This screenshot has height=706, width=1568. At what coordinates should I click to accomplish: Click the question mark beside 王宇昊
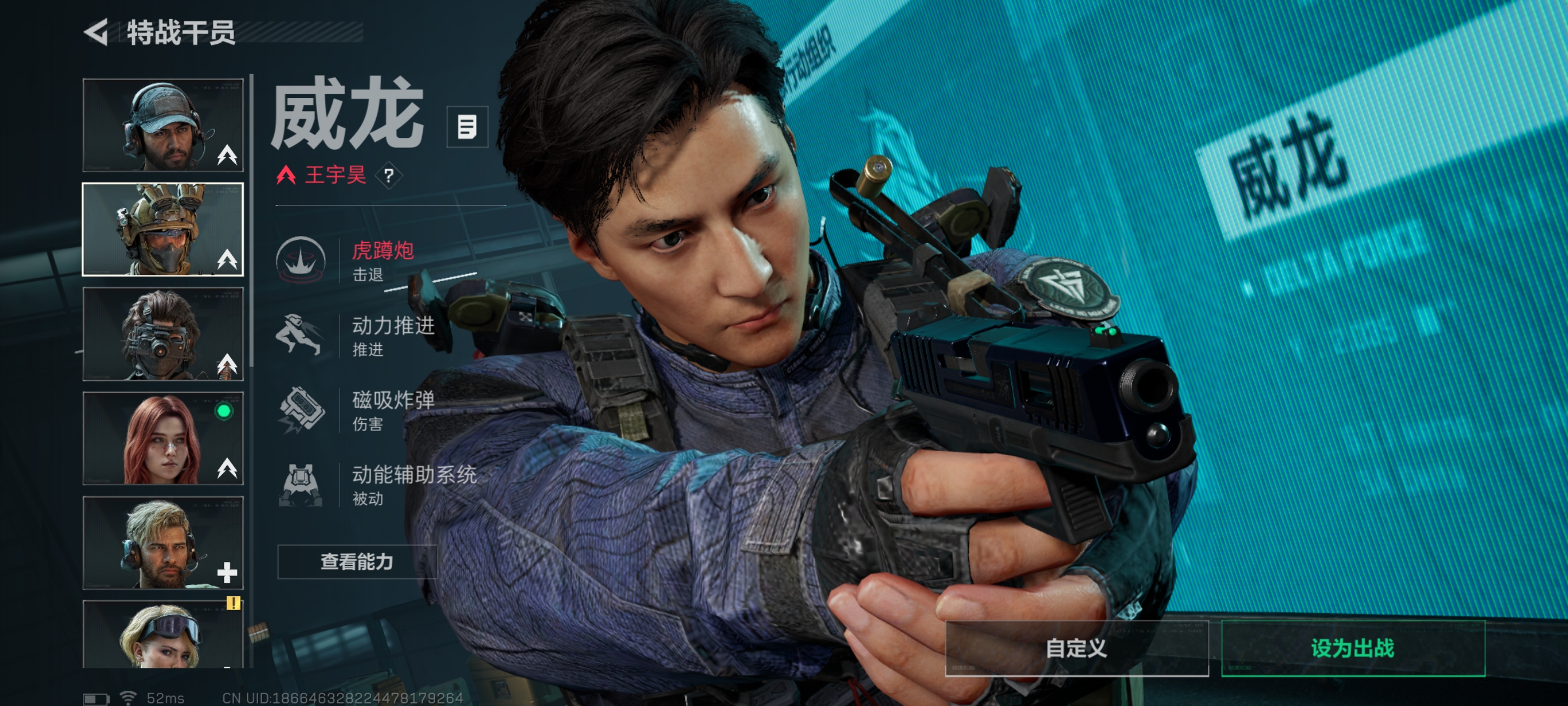pyautogui.click(x=389, y=176)
